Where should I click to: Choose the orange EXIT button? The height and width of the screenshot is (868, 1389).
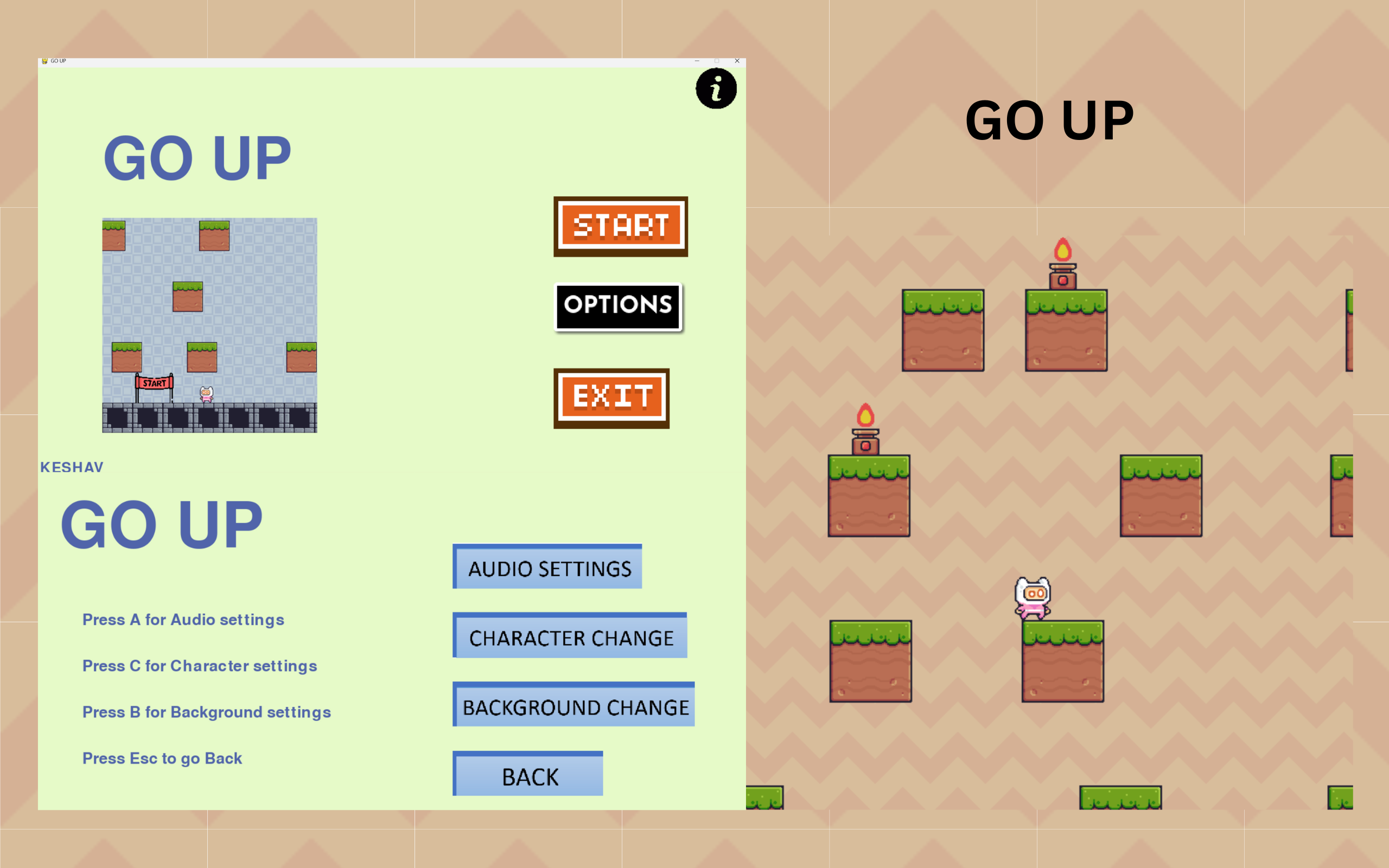611,398
